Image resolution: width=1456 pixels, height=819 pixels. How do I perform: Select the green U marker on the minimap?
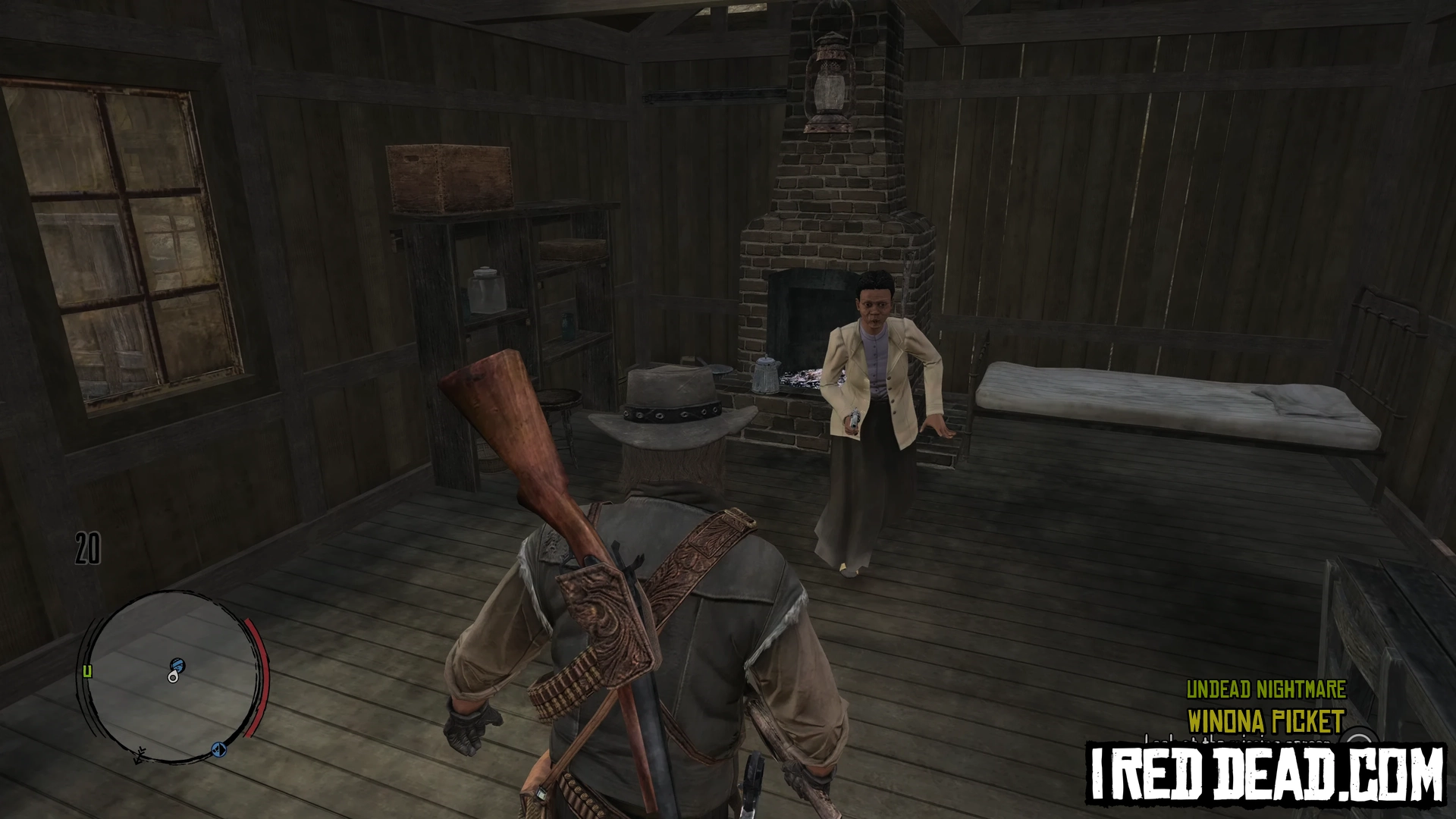87,671
